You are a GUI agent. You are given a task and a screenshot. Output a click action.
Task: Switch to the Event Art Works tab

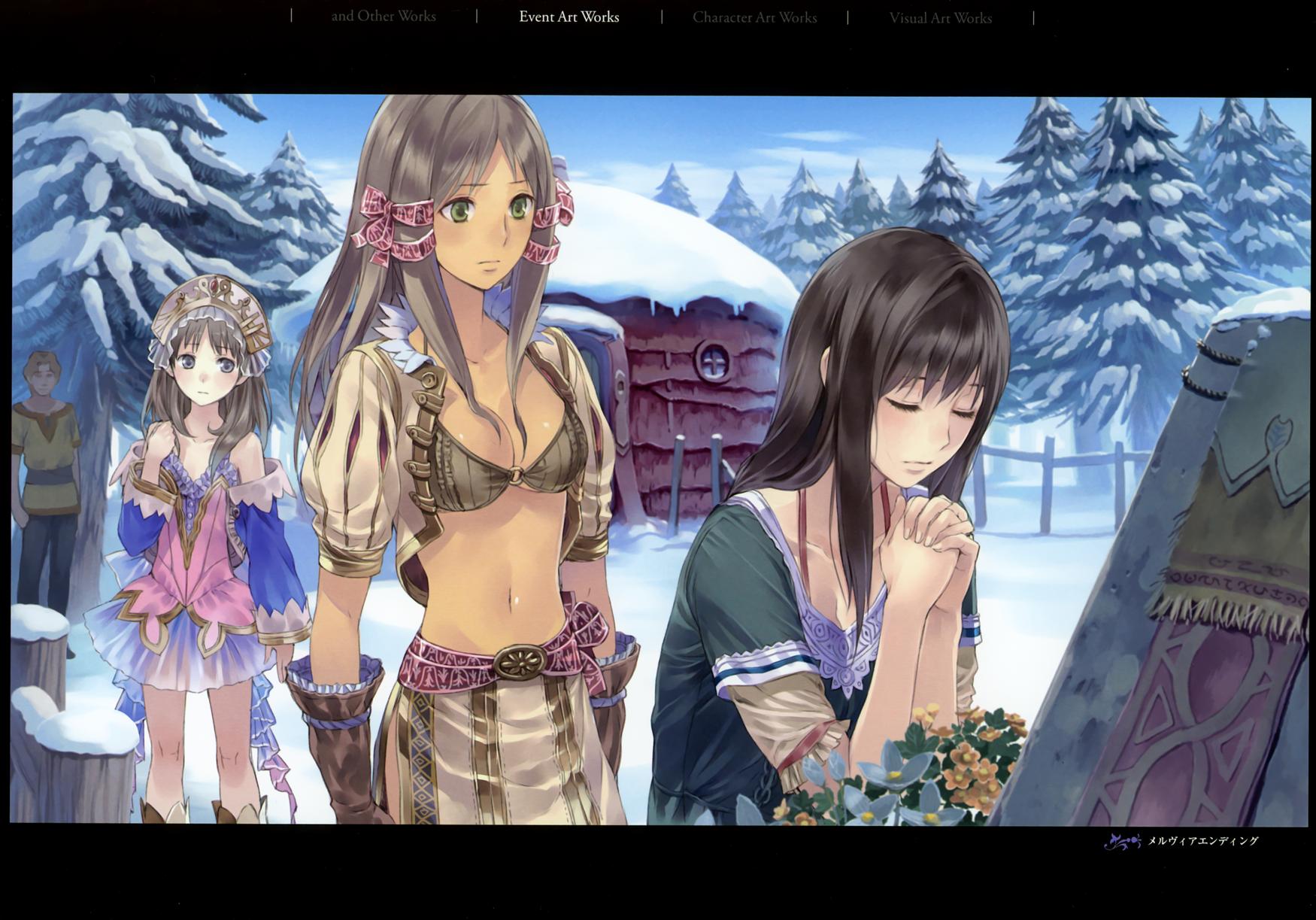569,17
